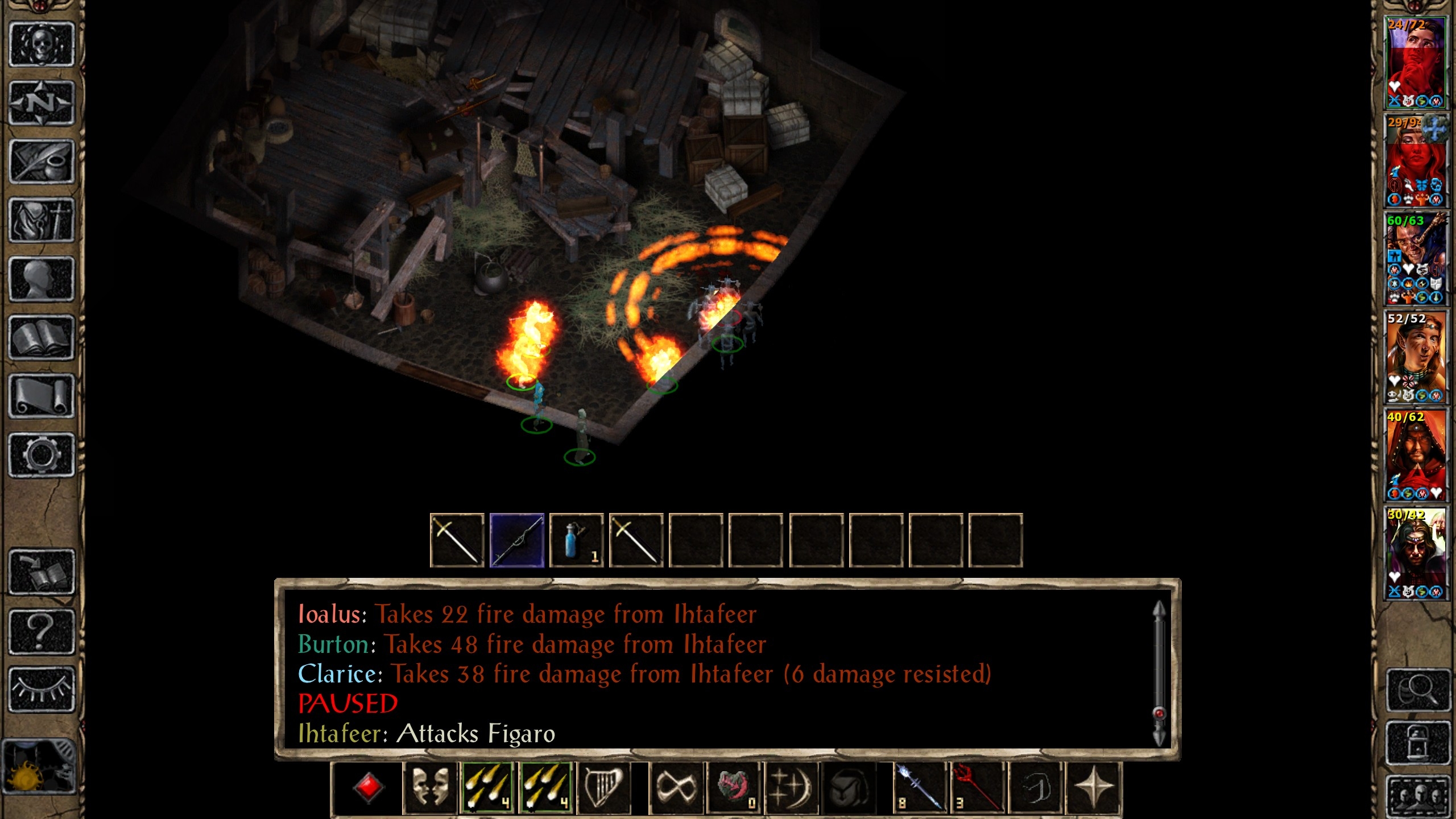The image size is (1456, 819).
Task: Open the inventory screen button
Action: pos(42,220)
